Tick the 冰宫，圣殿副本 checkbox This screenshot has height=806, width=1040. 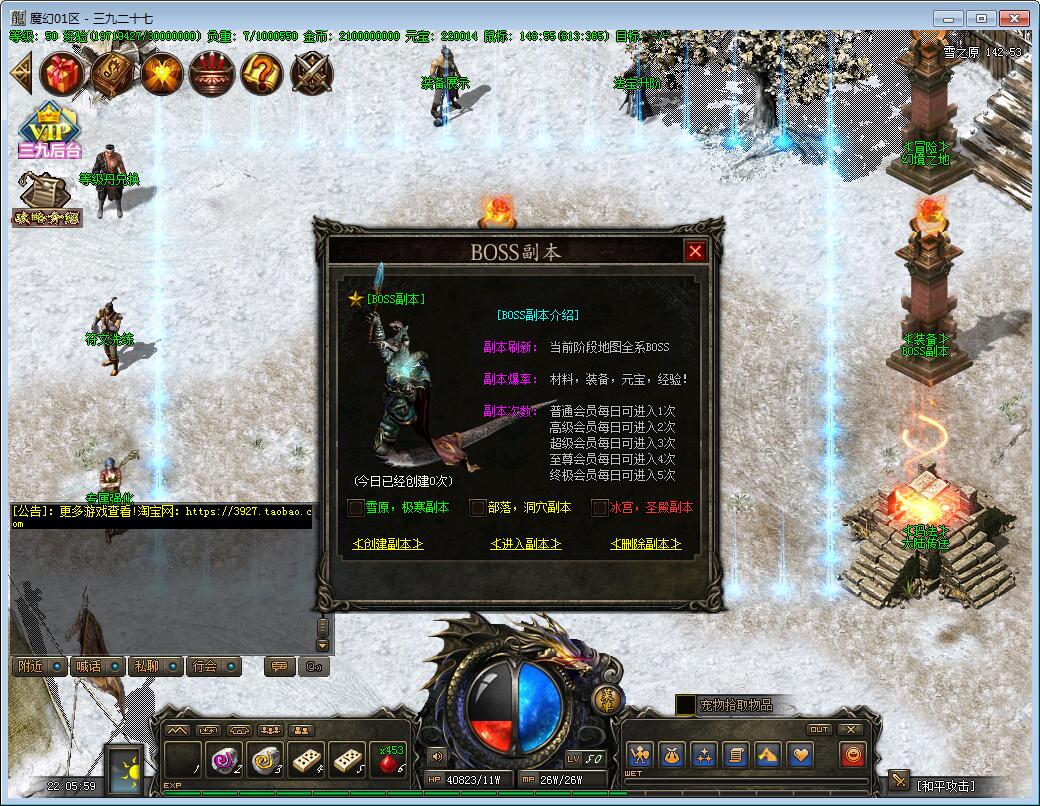599,508
